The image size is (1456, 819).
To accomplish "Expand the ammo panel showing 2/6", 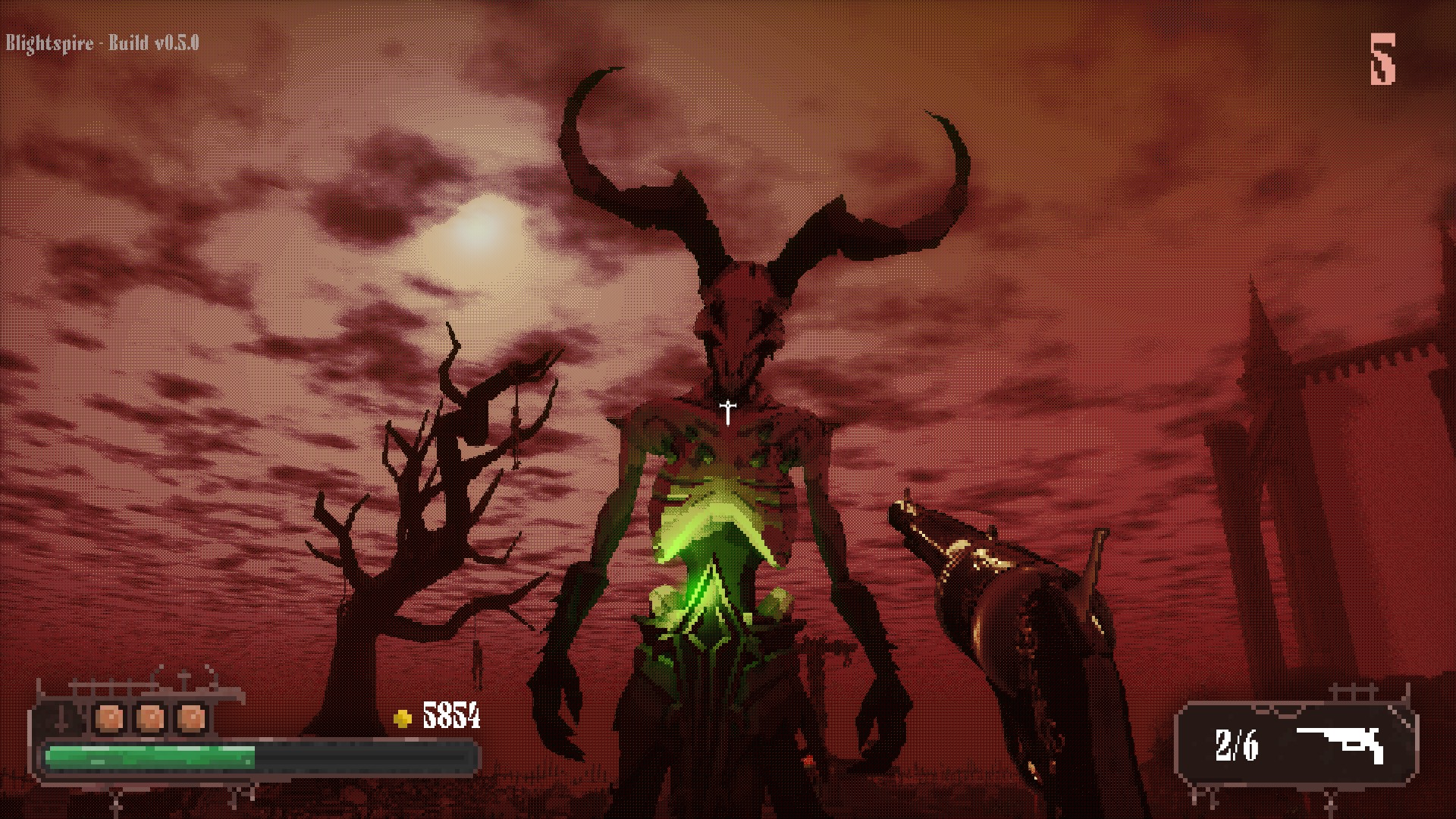I will pos(1297,743).
